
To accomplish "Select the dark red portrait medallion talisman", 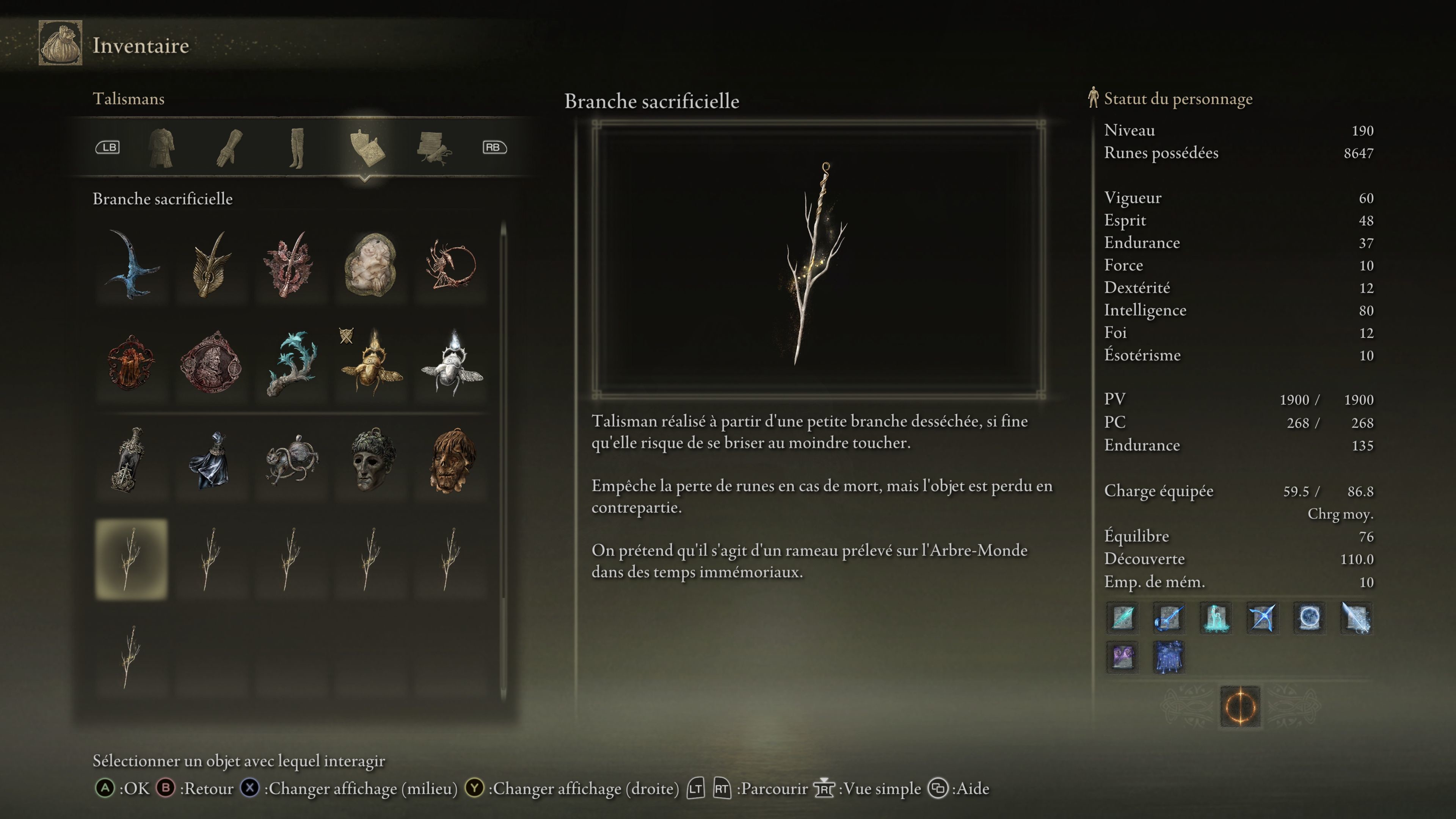I will (212, 362).
